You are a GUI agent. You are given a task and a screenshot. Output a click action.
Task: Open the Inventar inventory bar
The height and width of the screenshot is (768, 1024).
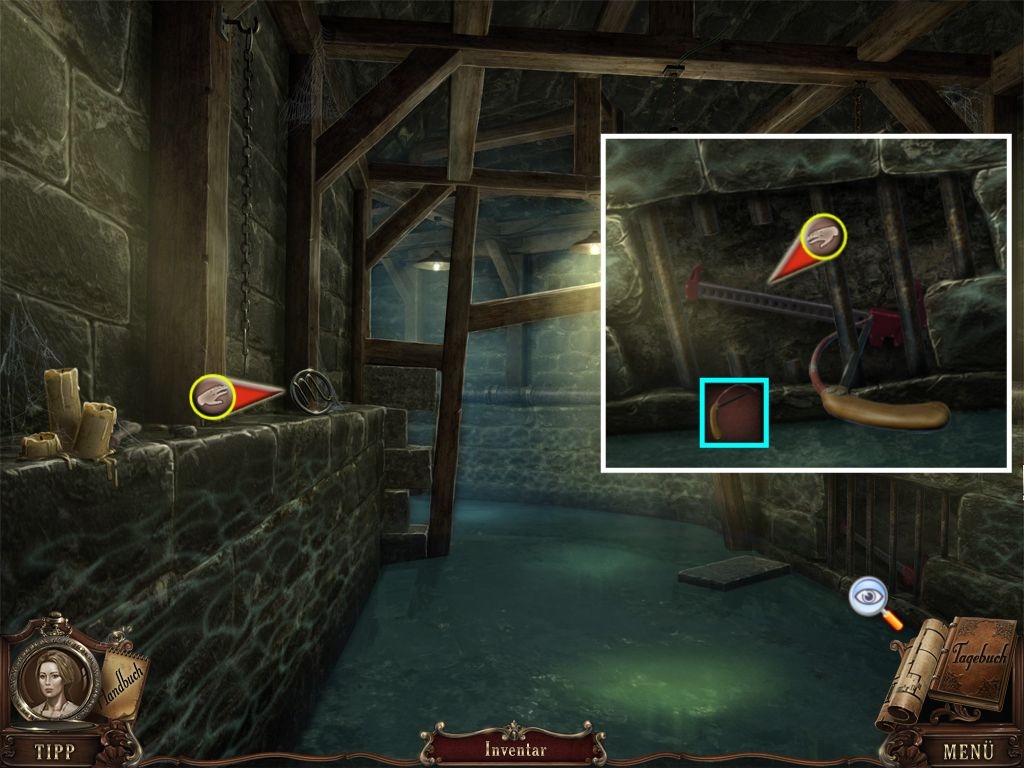514,749
